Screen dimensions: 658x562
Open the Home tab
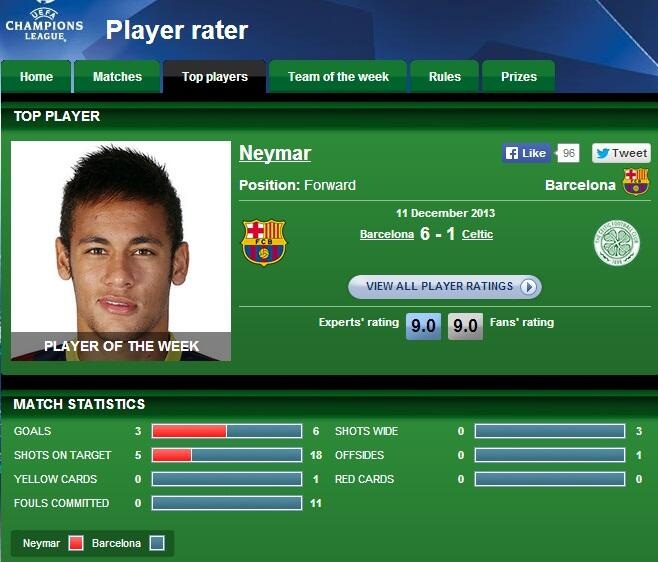point(37,77)
